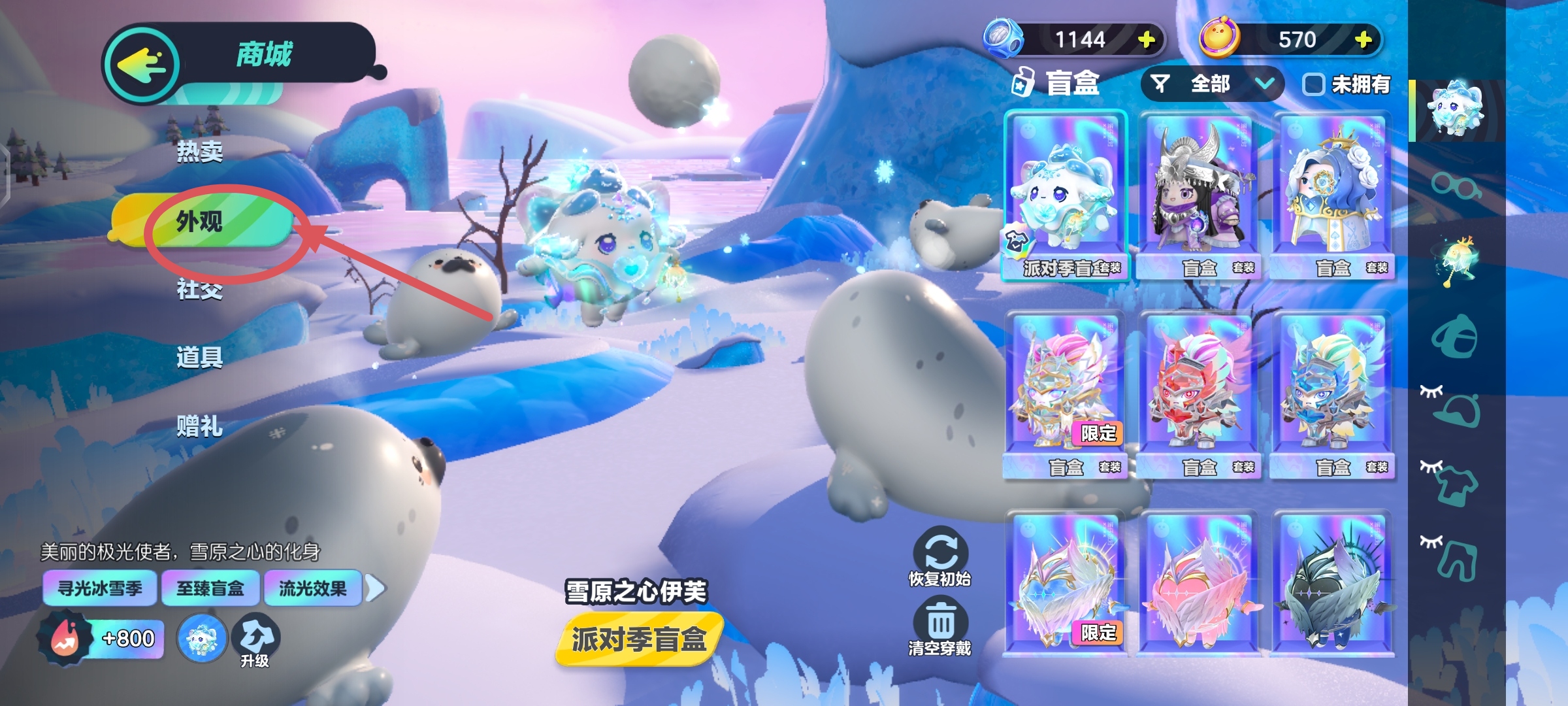The height and width of the screenshot is (706, 1568).
Task: Switch to the 社交 category
Action: click(200, 289)
